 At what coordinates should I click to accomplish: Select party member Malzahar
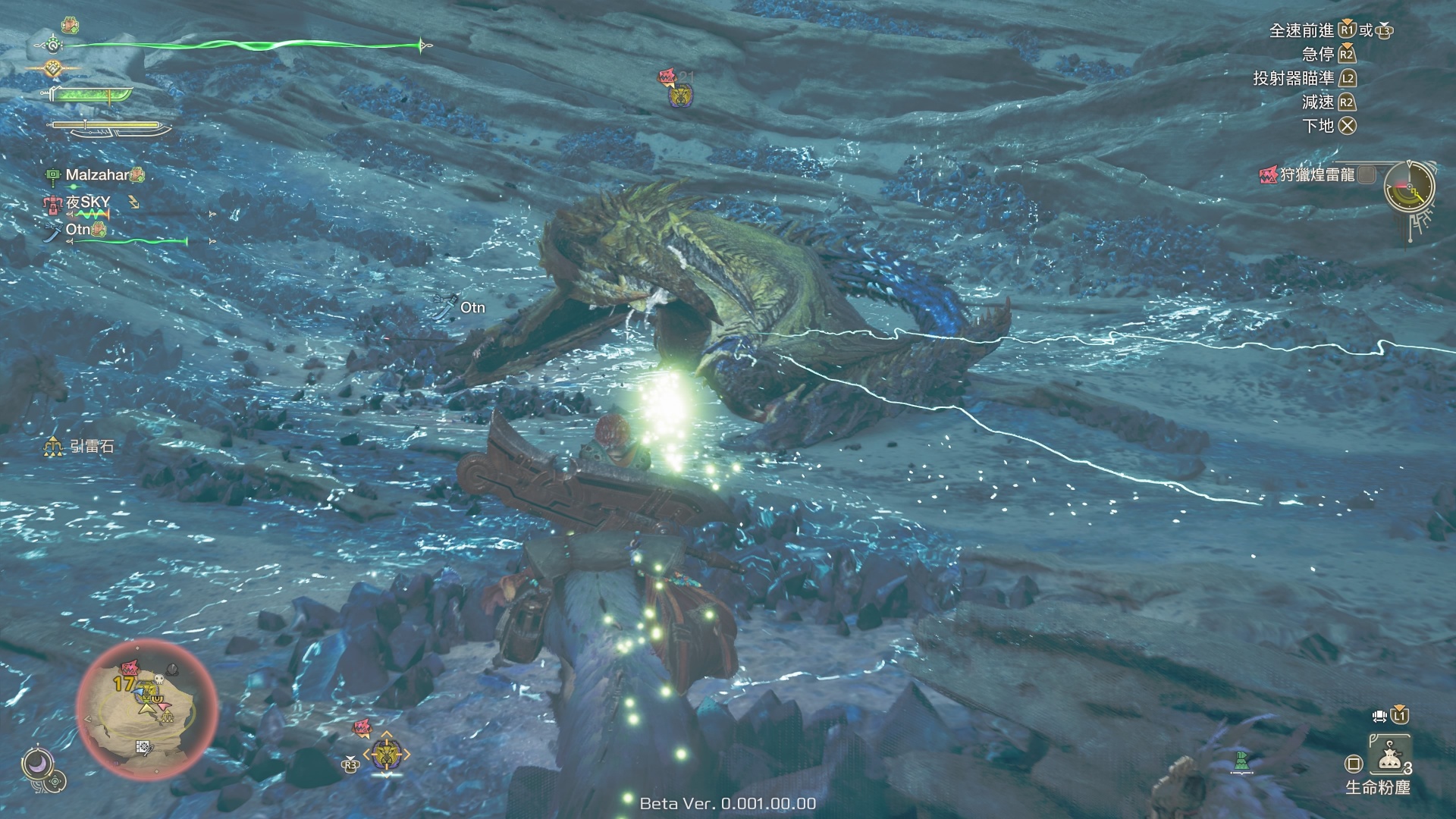[x=97, y=175]
